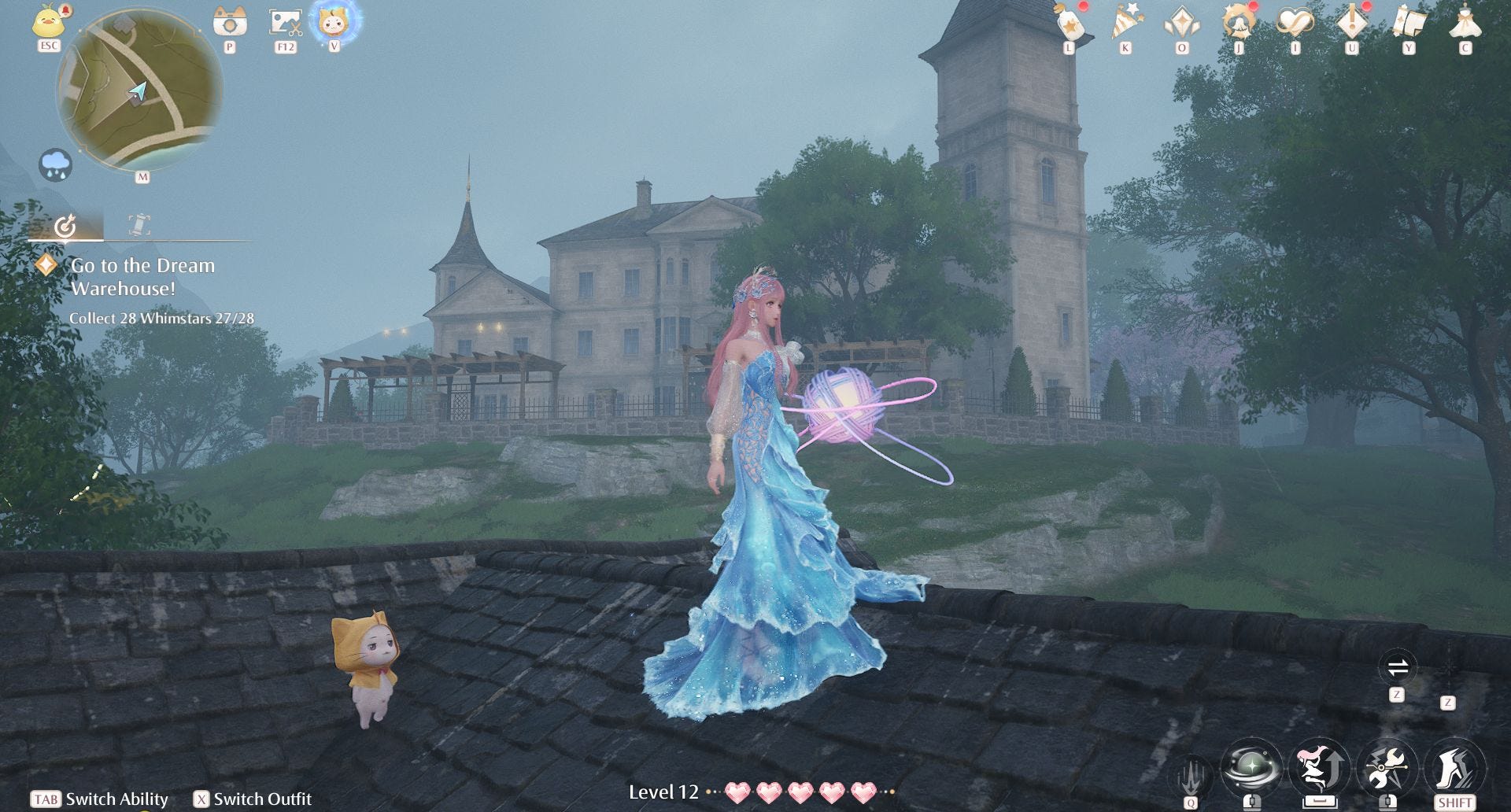
Task: Click the diamond sparkle crest icon
Action: tap(1182, 23)
